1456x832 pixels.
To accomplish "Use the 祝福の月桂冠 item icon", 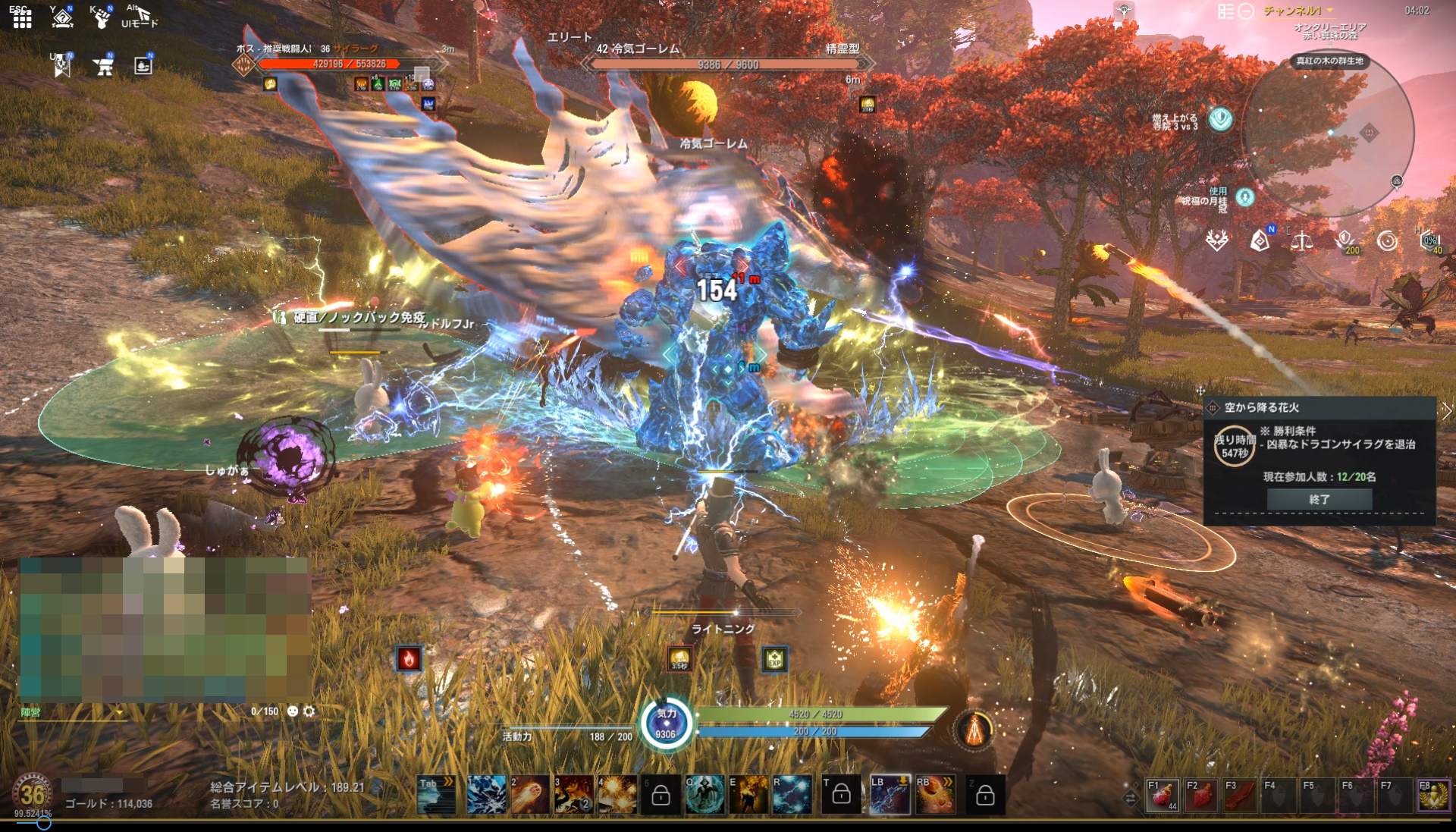I will 1245,198.
